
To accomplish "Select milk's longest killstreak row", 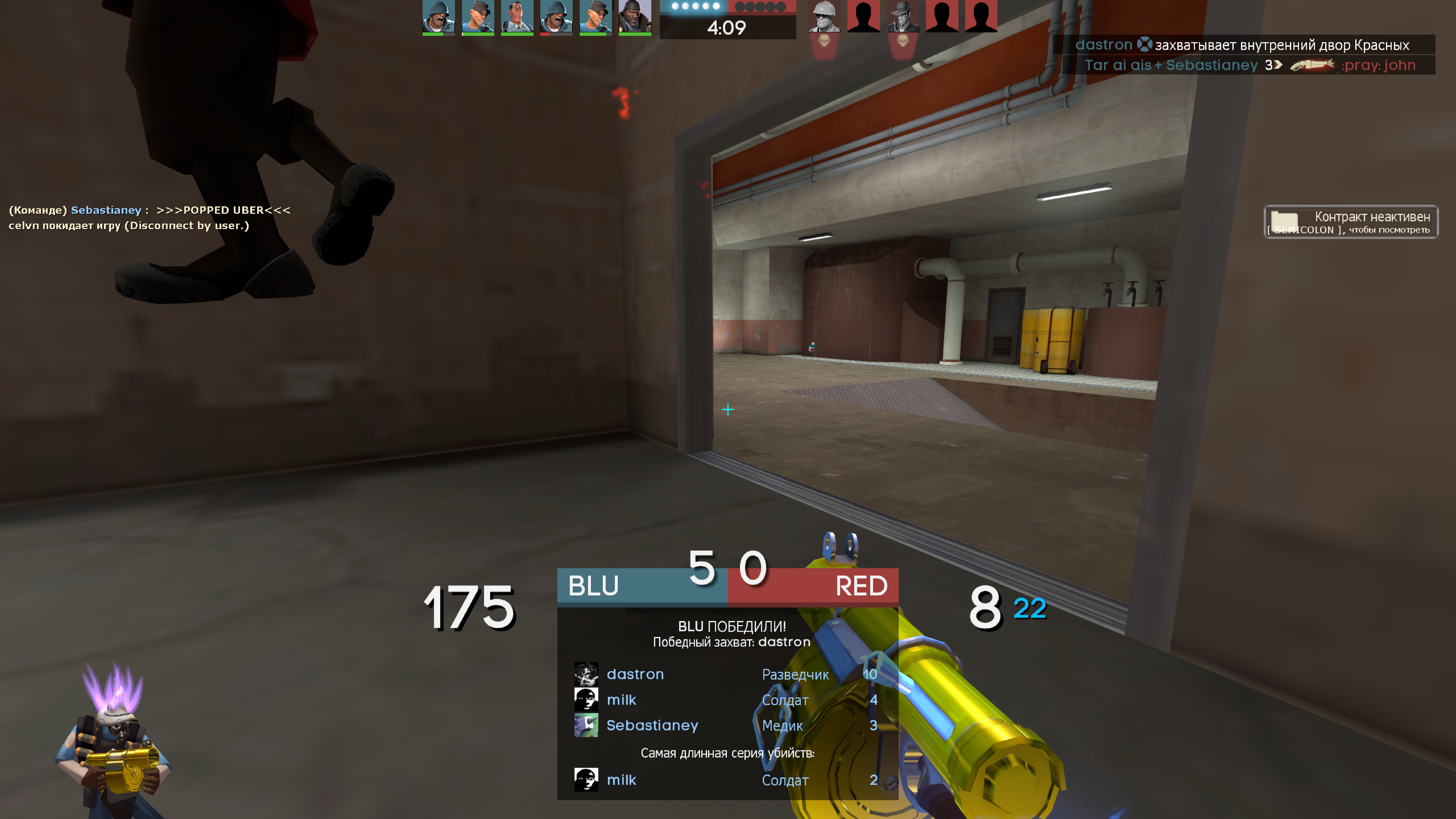I will click(726, 780).
